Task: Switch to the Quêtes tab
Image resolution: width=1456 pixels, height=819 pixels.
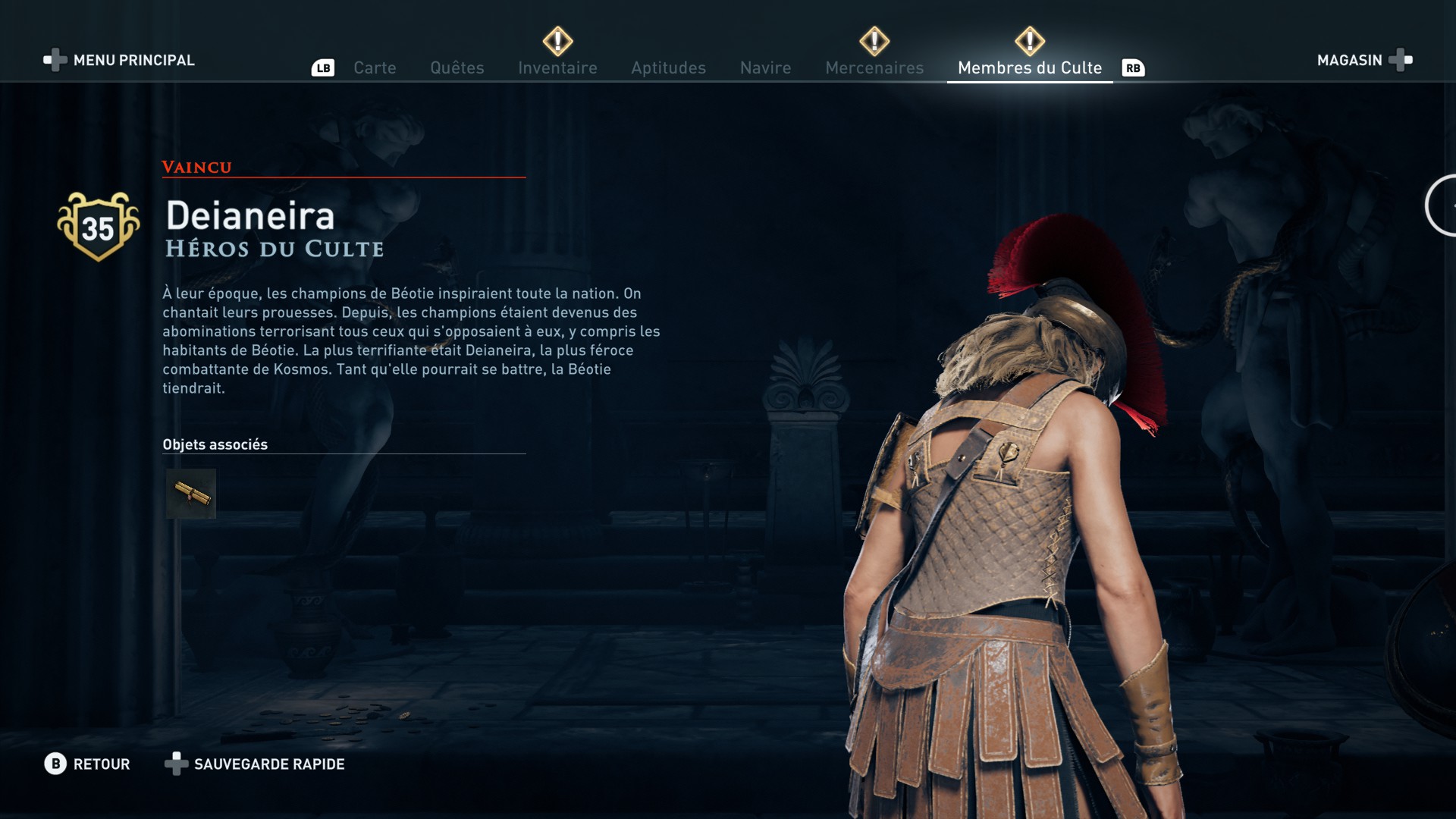Action: point(457,67)
